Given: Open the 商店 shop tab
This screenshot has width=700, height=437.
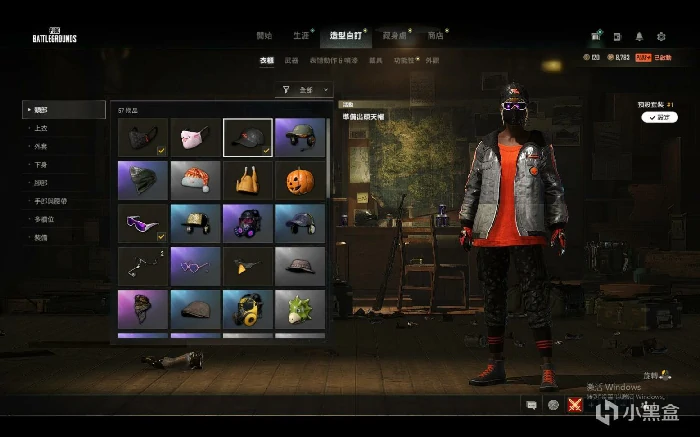Looking at the screenshot, I should [x=436, y=35].
